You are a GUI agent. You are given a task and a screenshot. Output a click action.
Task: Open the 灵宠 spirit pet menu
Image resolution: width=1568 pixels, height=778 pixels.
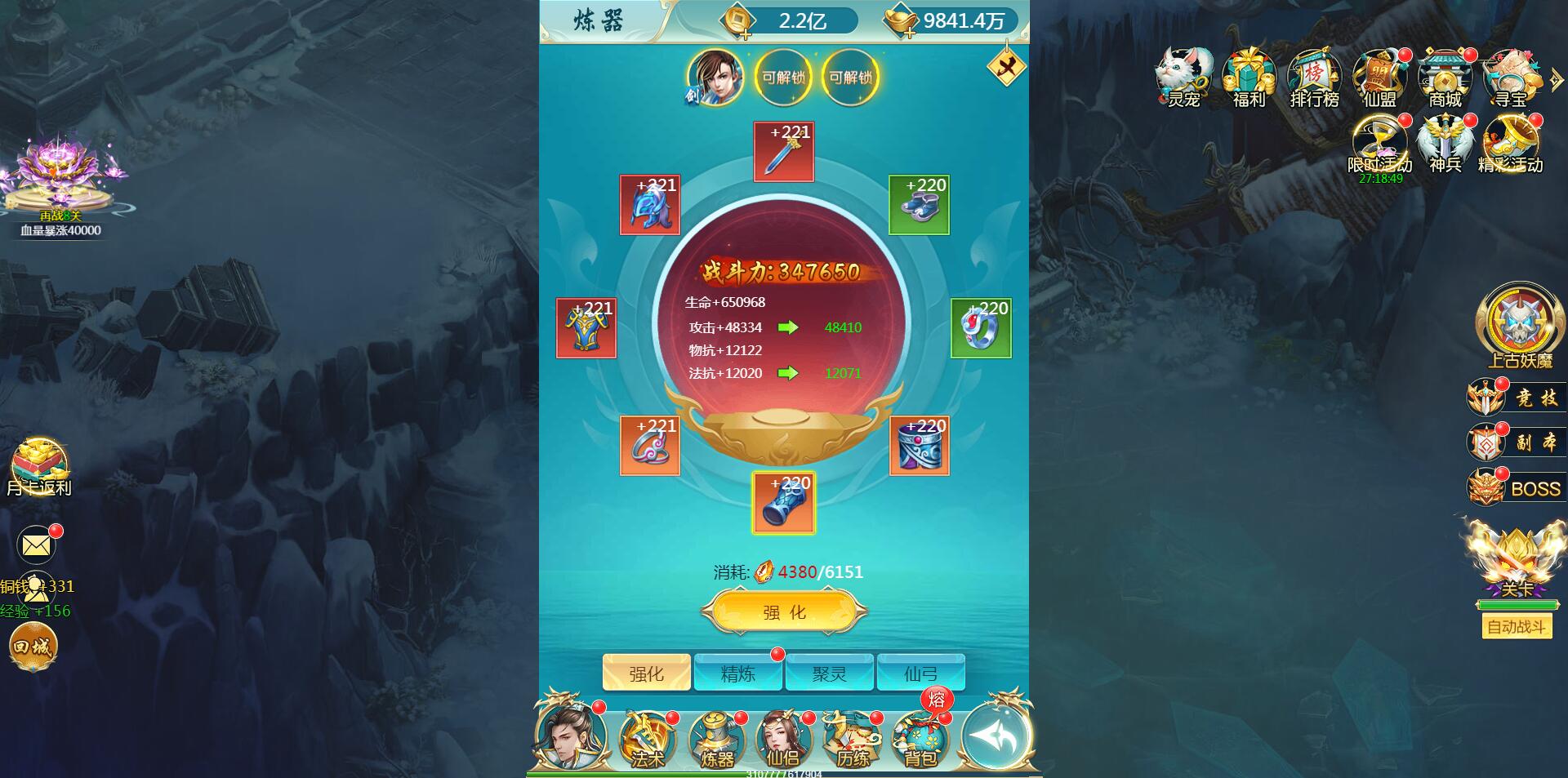pyautogui.click(x=1183, y=79)
